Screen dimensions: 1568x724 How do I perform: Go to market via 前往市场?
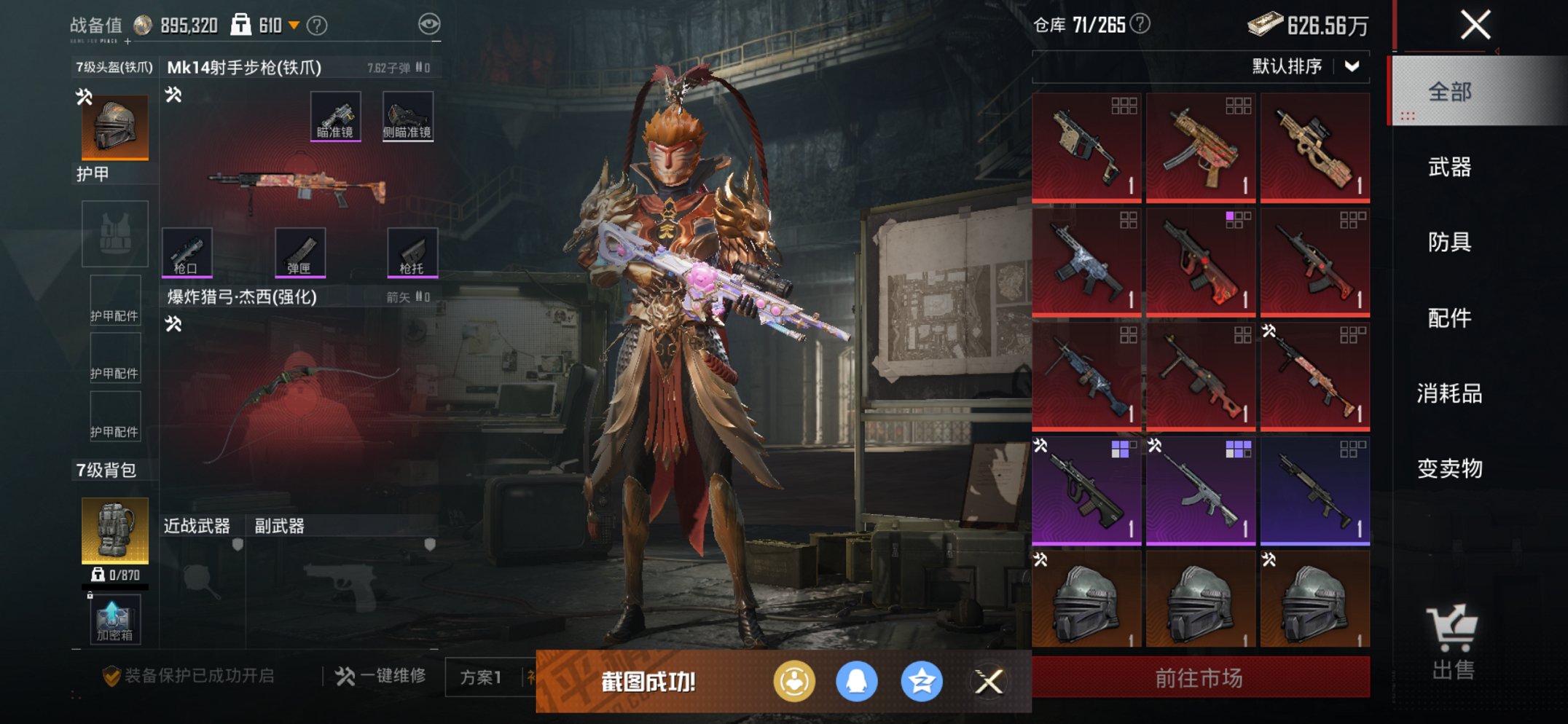pos(1200,678)
